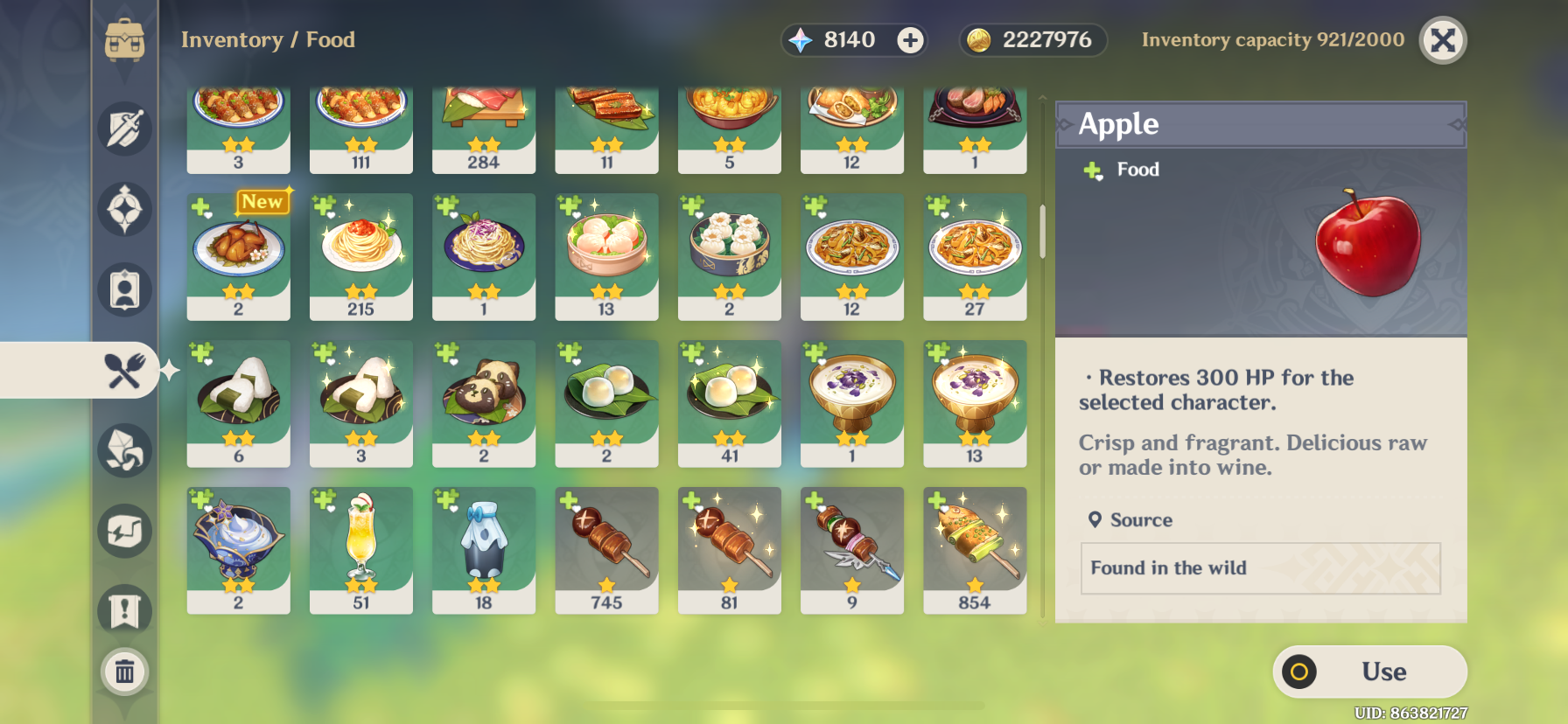Click the plus button beside the Primogem count
Screen dimensions: 1568x724
point(911,39)
